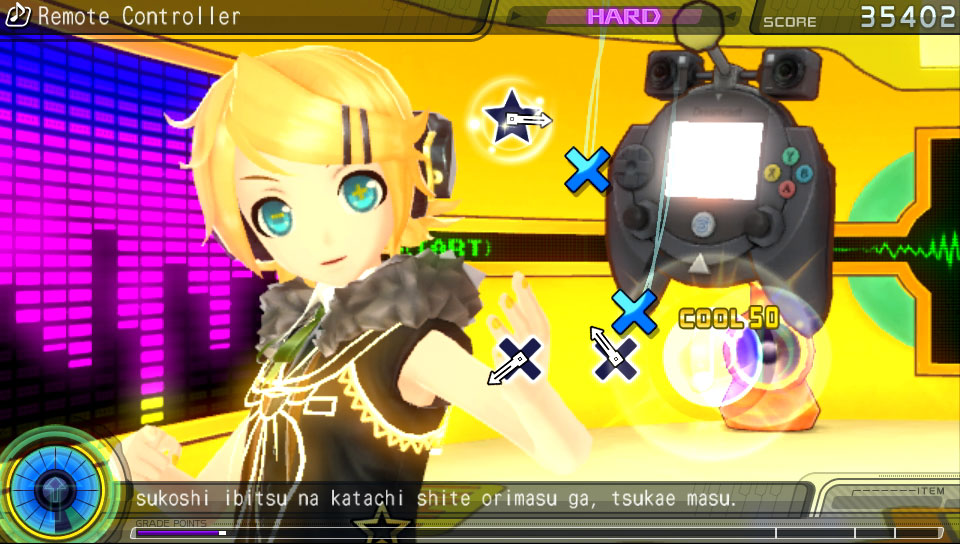Hit the star note target

(x=511, y=119)
